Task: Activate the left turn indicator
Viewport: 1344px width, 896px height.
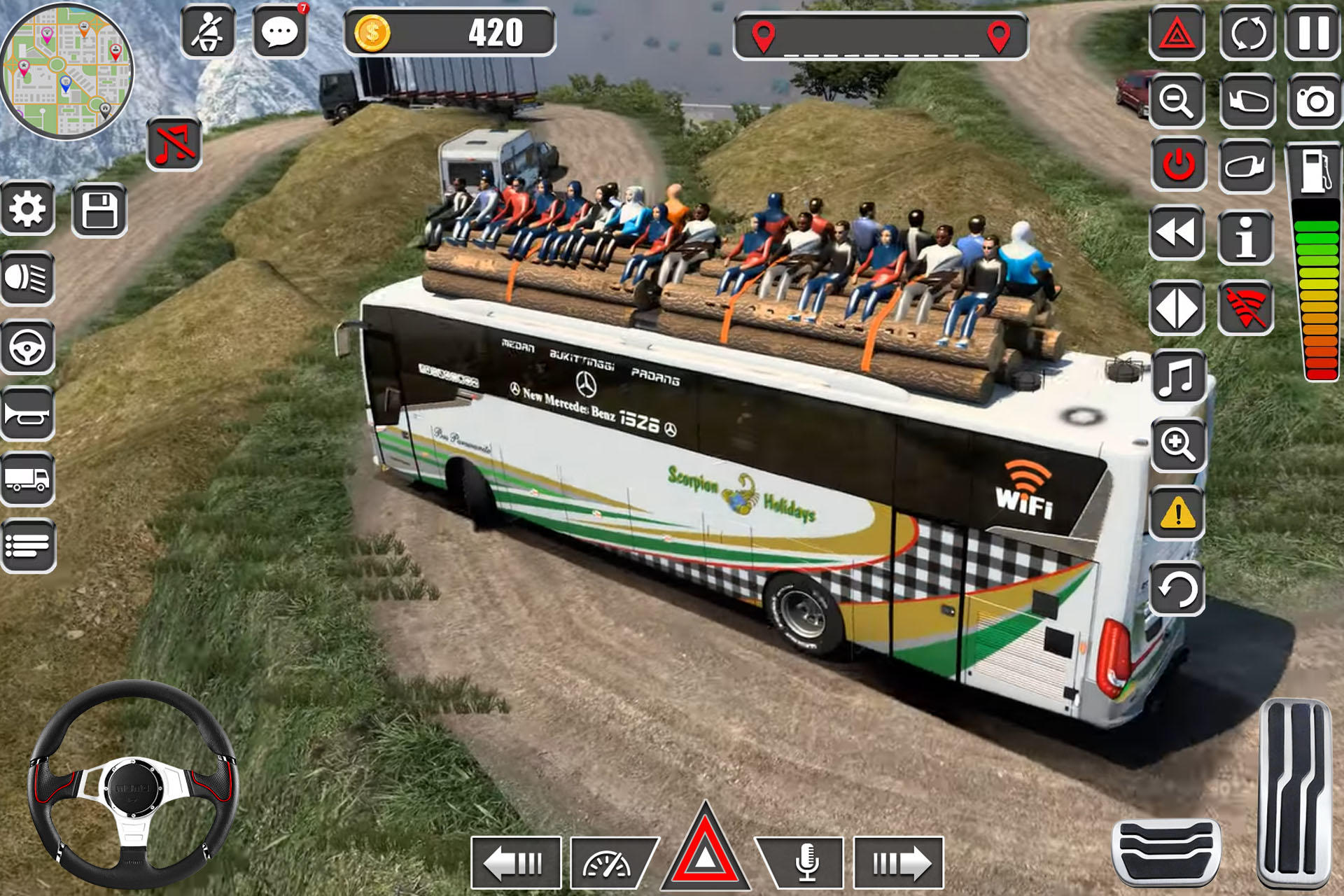Action: (x=515, y=862)
